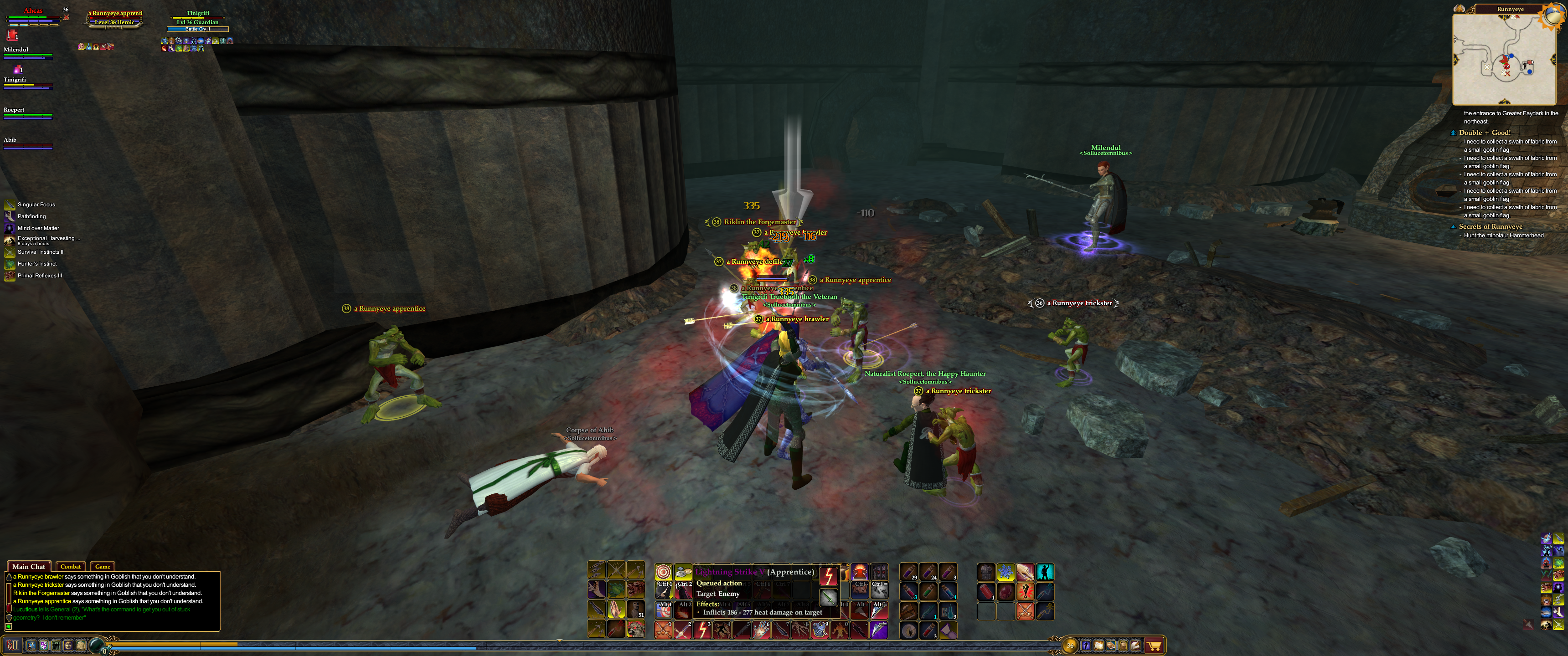Screen dimensions: 1568x656
Task: Activate the glowing hand ability in slot 6
Action: (761, 630)
